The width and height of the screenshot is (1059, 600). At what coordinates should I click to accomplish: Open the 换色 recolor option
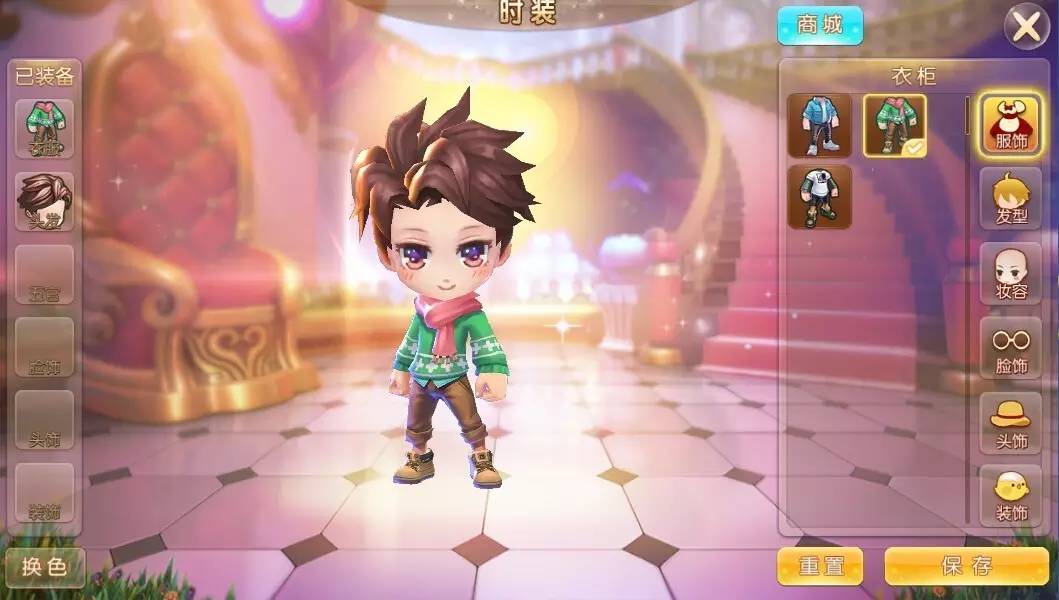tap(44, 567)
